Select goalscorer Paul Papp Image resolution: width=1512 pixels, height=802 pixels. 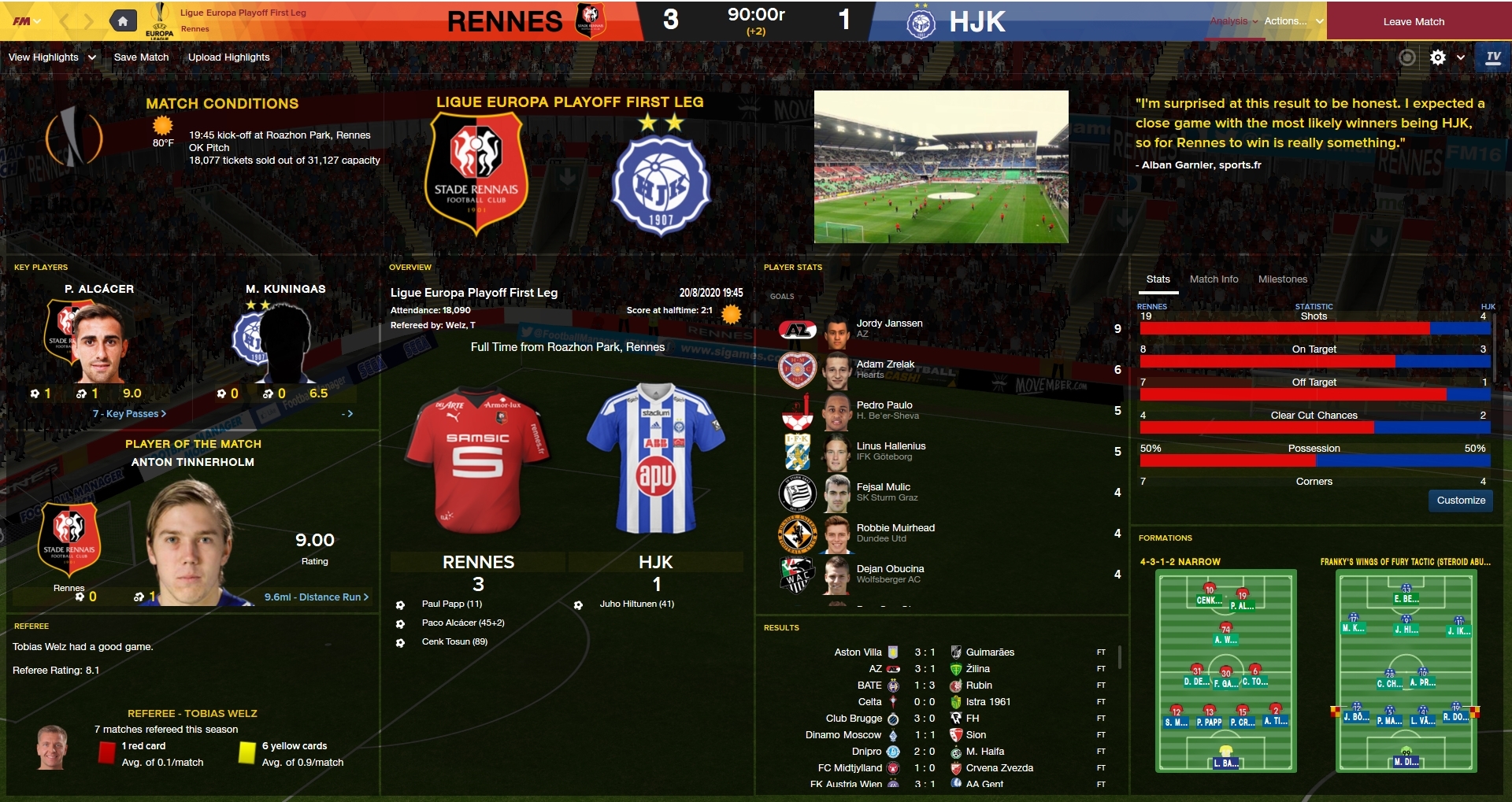click(x=451, y=604)
